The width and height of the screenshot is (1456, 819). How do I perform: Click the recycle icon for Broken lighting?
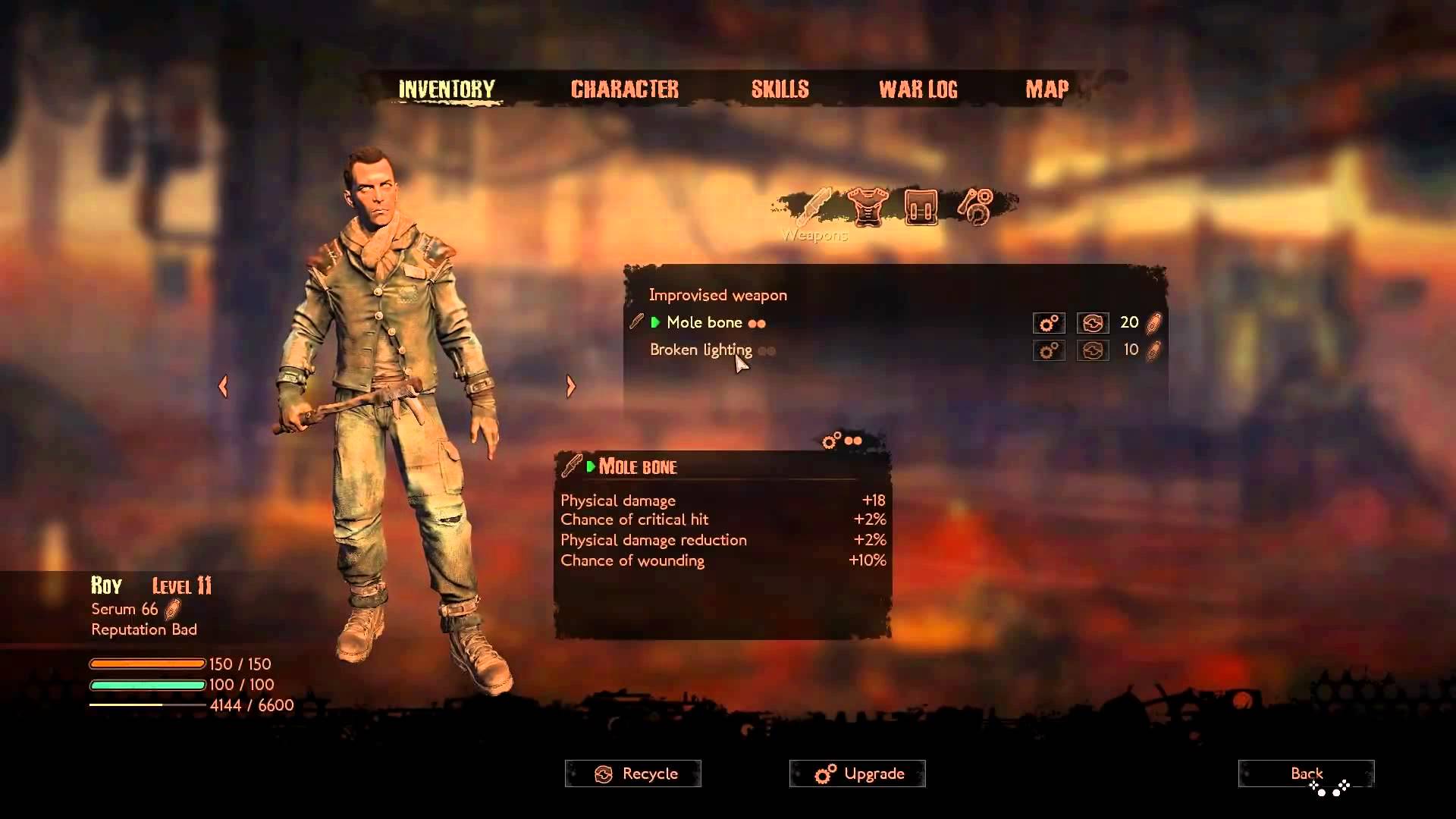coord(1093,351)
